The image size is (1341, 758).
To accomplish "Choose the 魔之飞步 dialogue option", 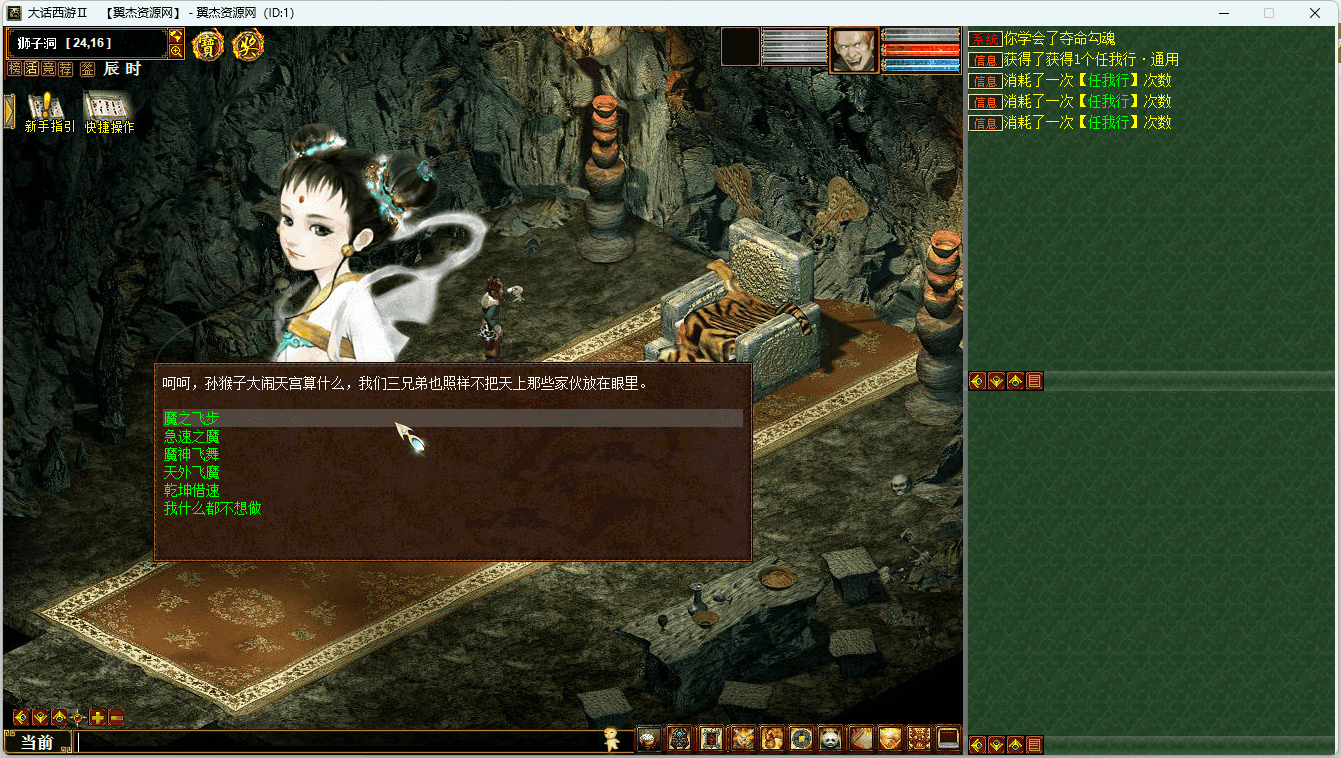I will click(x=191, y=418).
